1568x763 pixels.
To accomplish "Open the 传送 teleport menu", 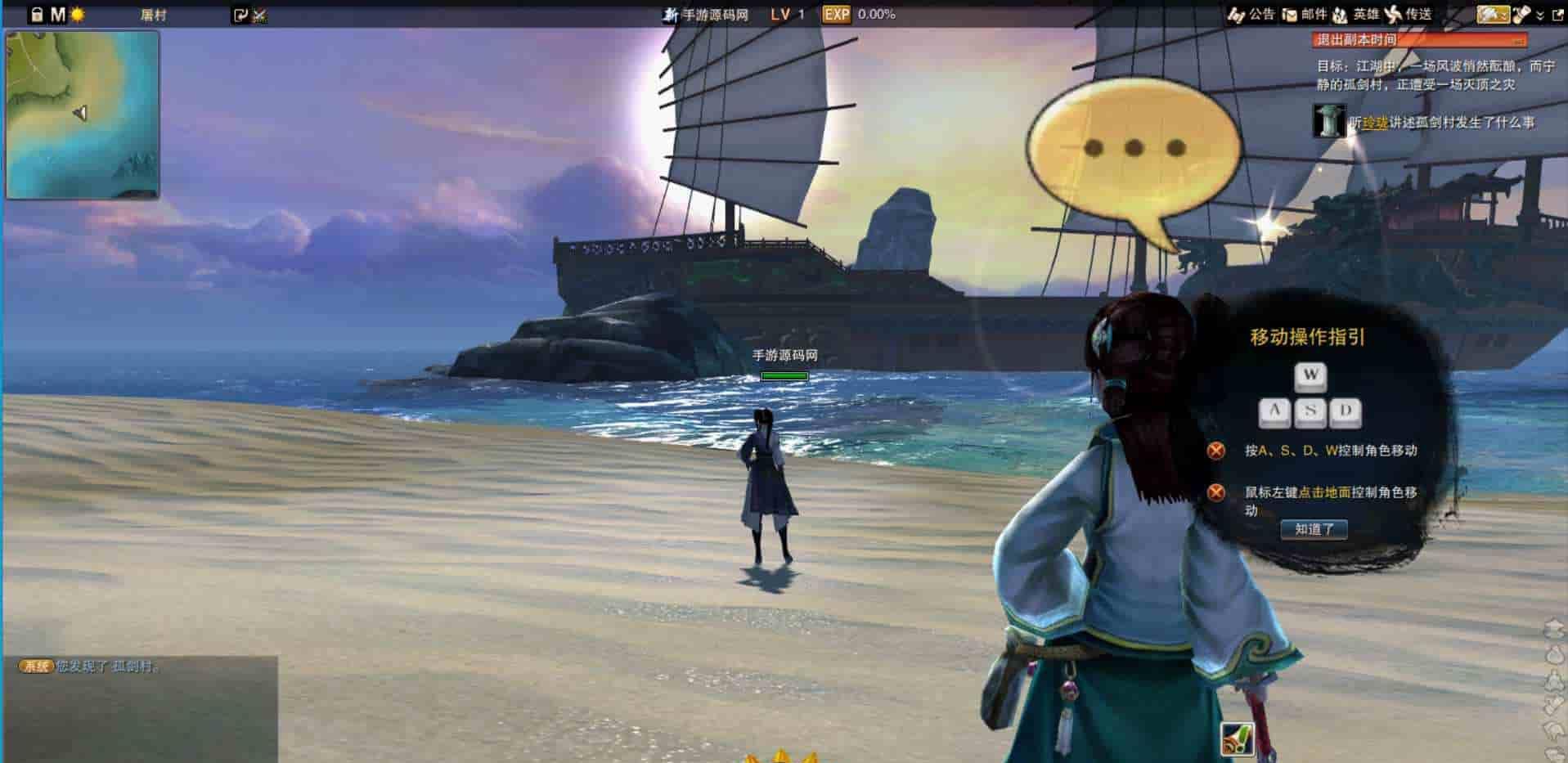I will pos(1409,14).
